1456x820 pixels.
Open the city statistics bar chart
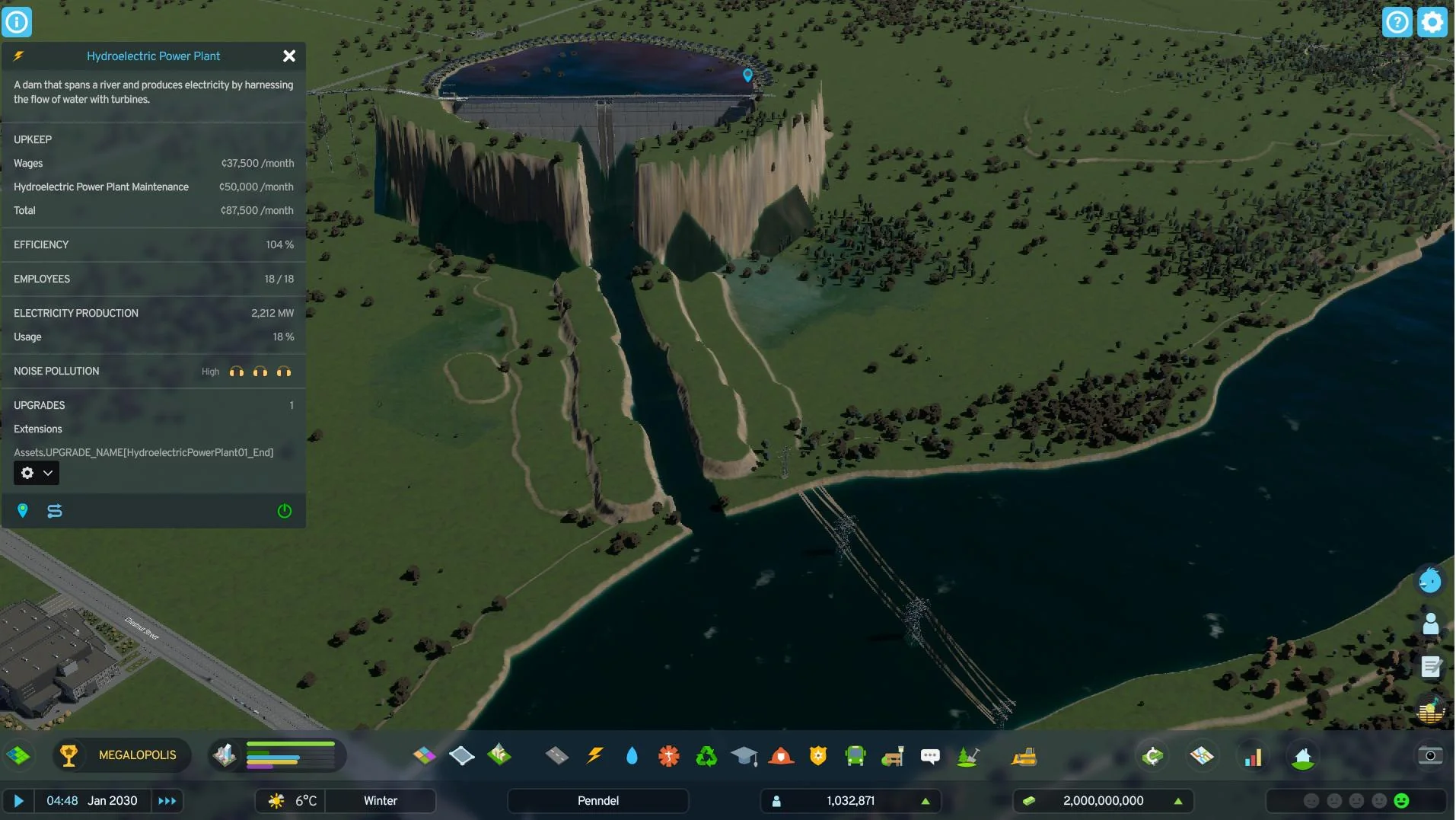click(1253, 757)
